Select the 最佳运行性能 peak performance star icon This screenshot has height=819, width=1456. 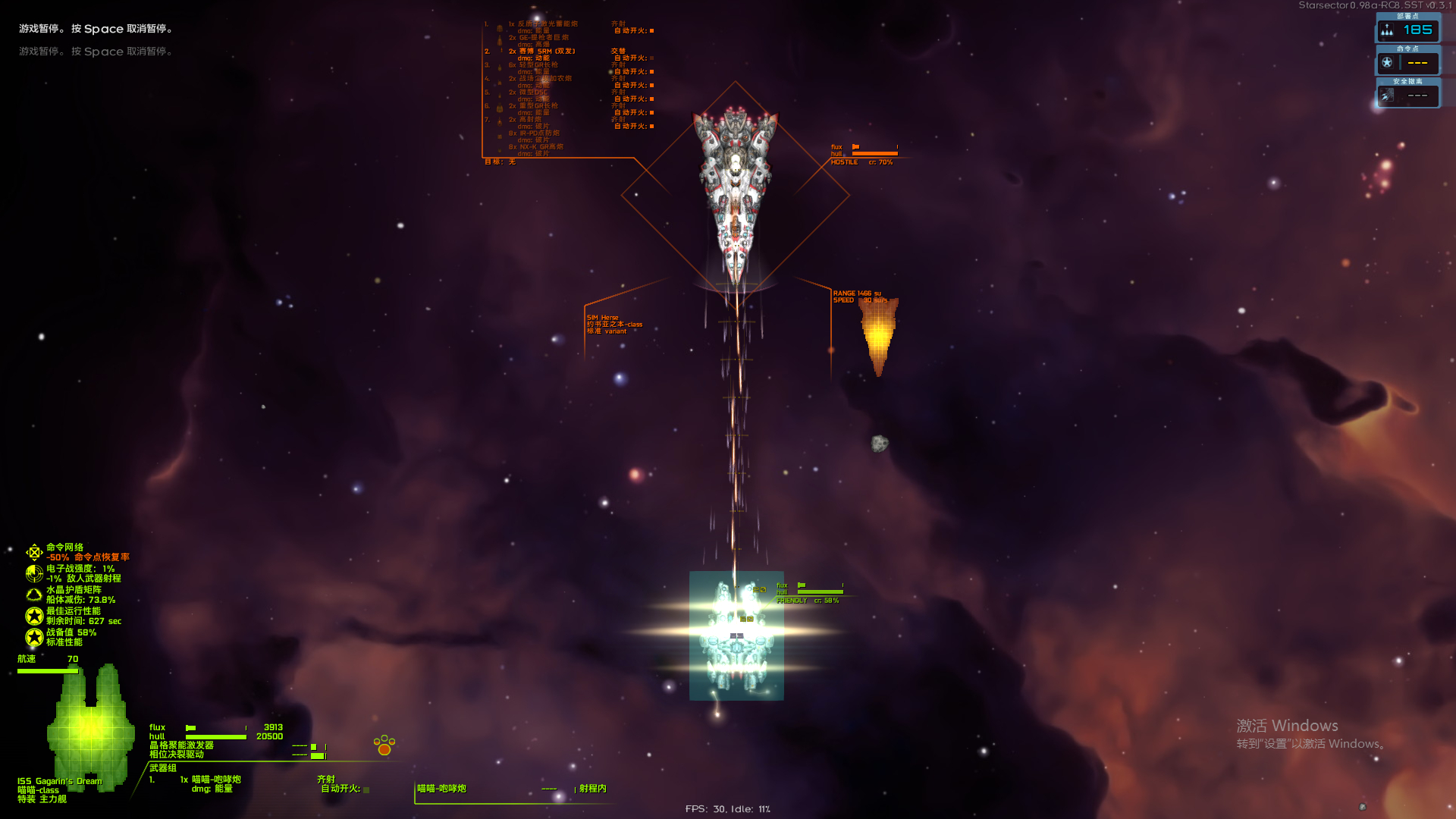click(34, 616)
